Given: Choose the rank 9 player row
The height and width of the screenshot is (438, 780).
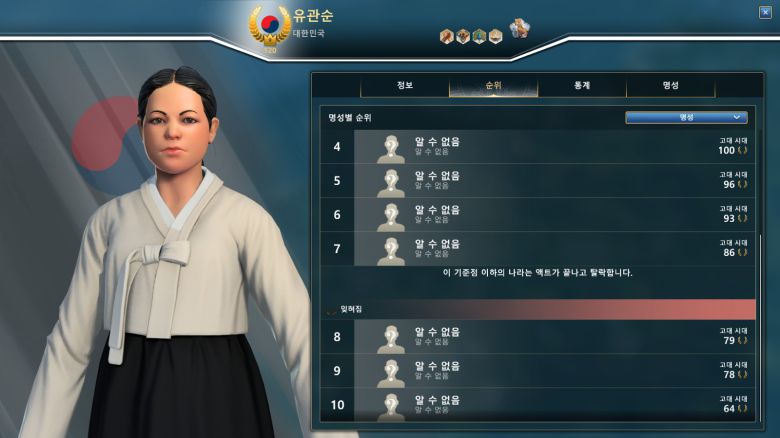Looking at the screenshot, I should [540, 372].
